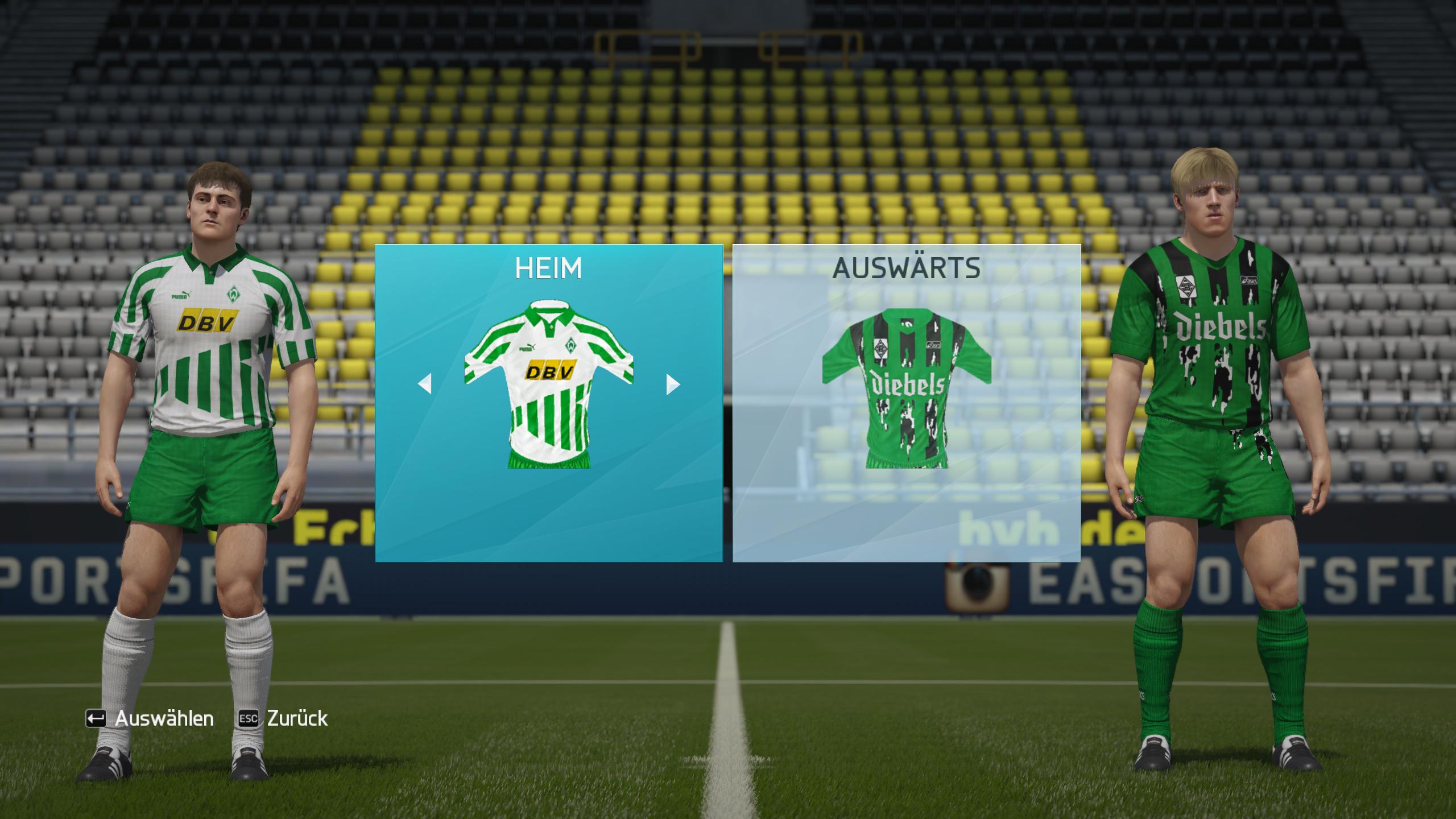The image size is (1456, 819).
Task: Click the right arrow for next home kit
Action: click(672, 384)
